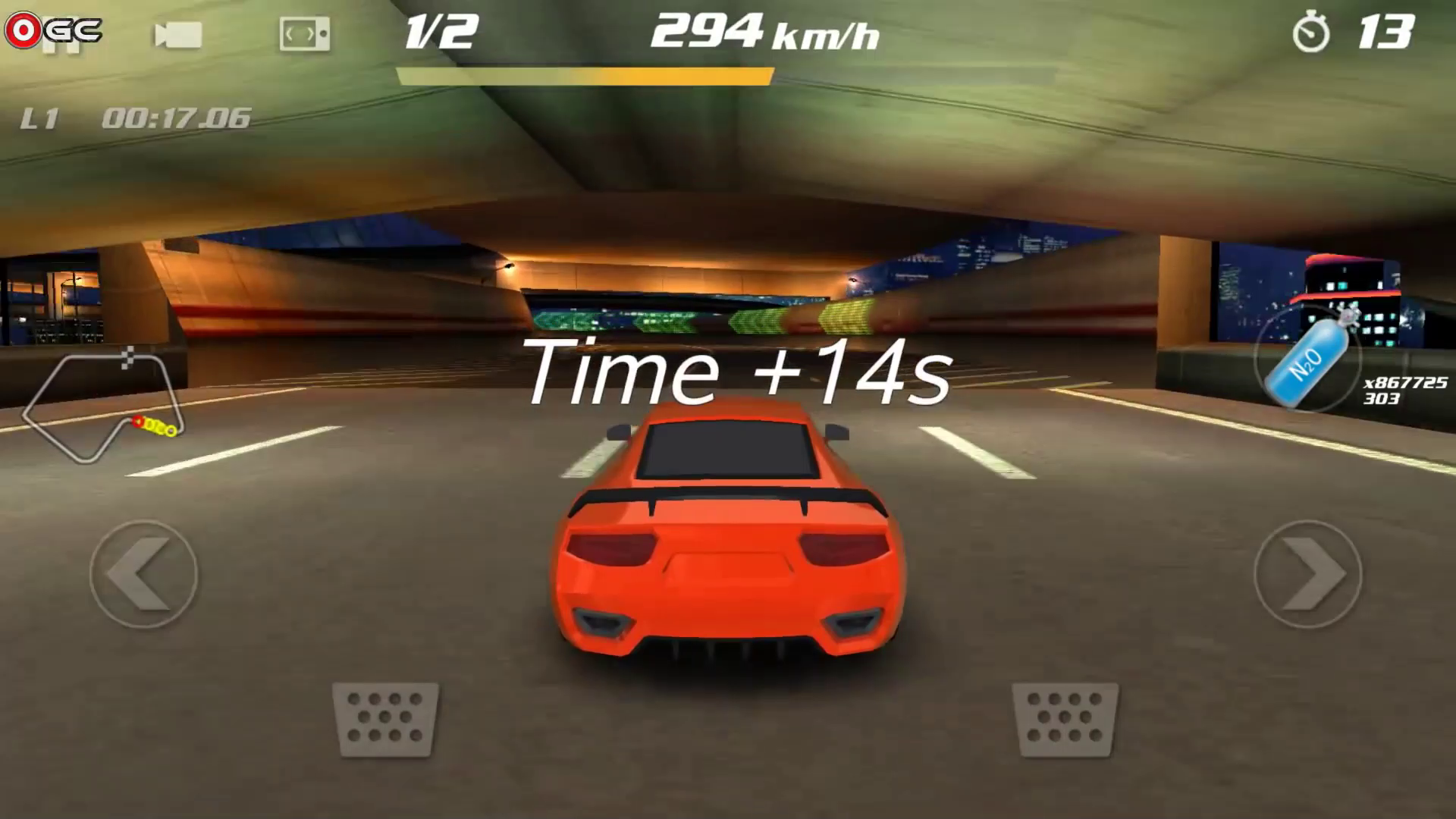Toggle the tilt control mode icon
1456x819 pixels.
[304, 34]
